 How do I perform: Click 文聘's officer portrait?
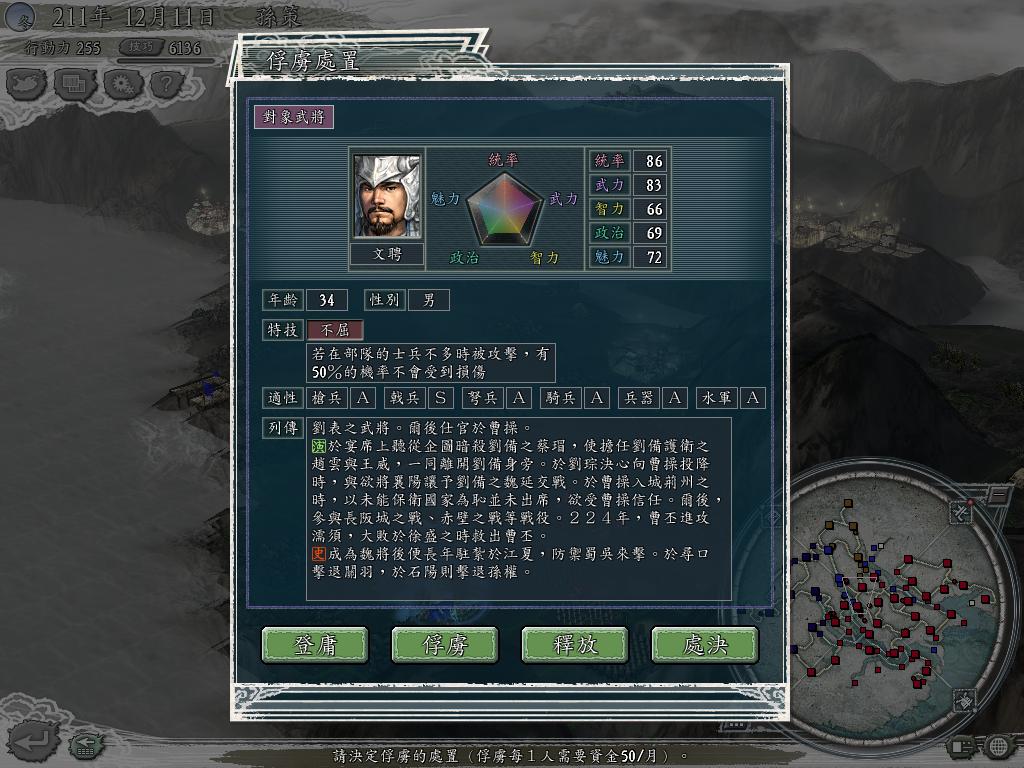tap(387, 195)
